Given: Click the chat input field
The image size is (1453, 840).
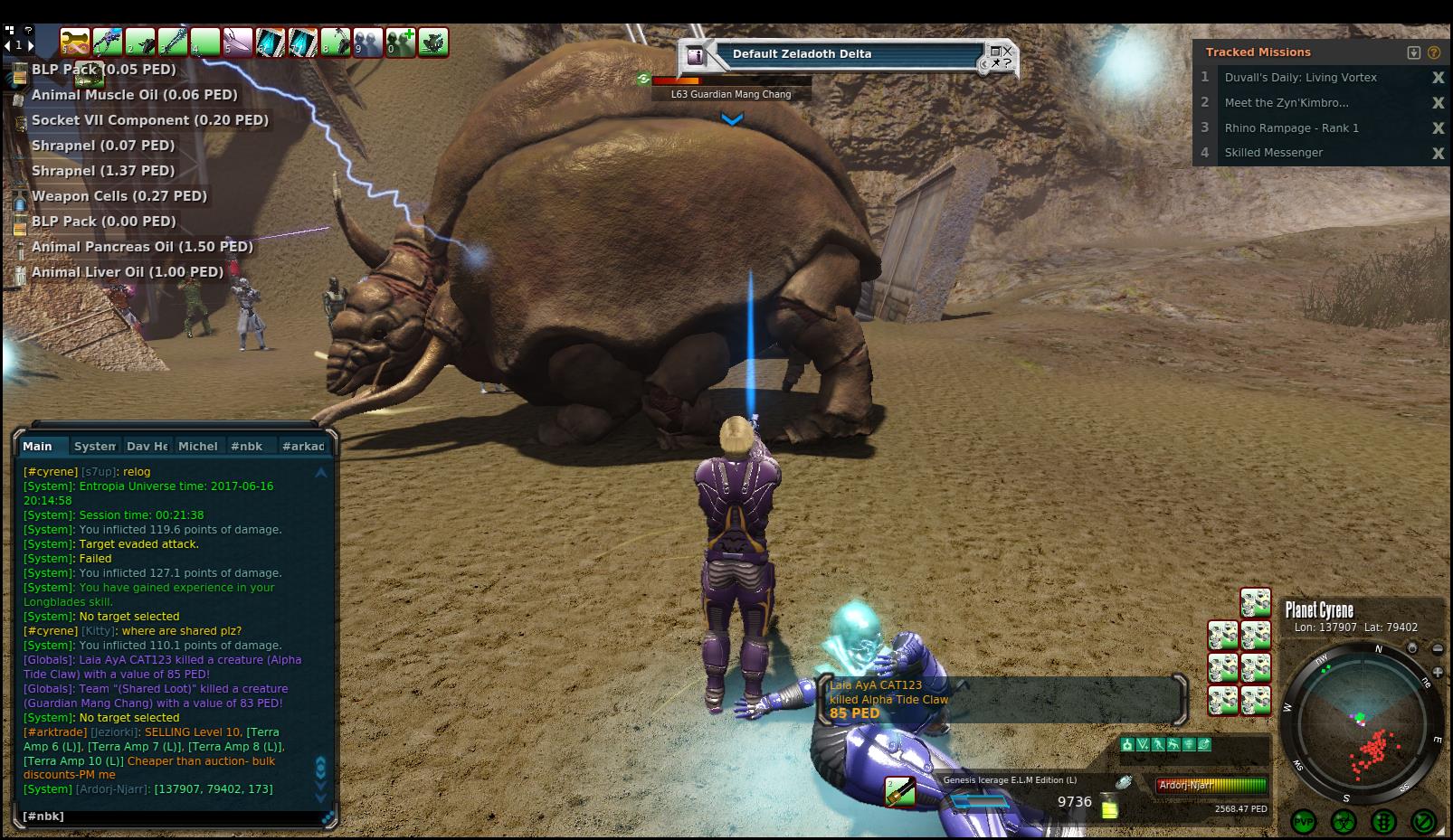Looking at the screenshot, I should tap(172, 816).
